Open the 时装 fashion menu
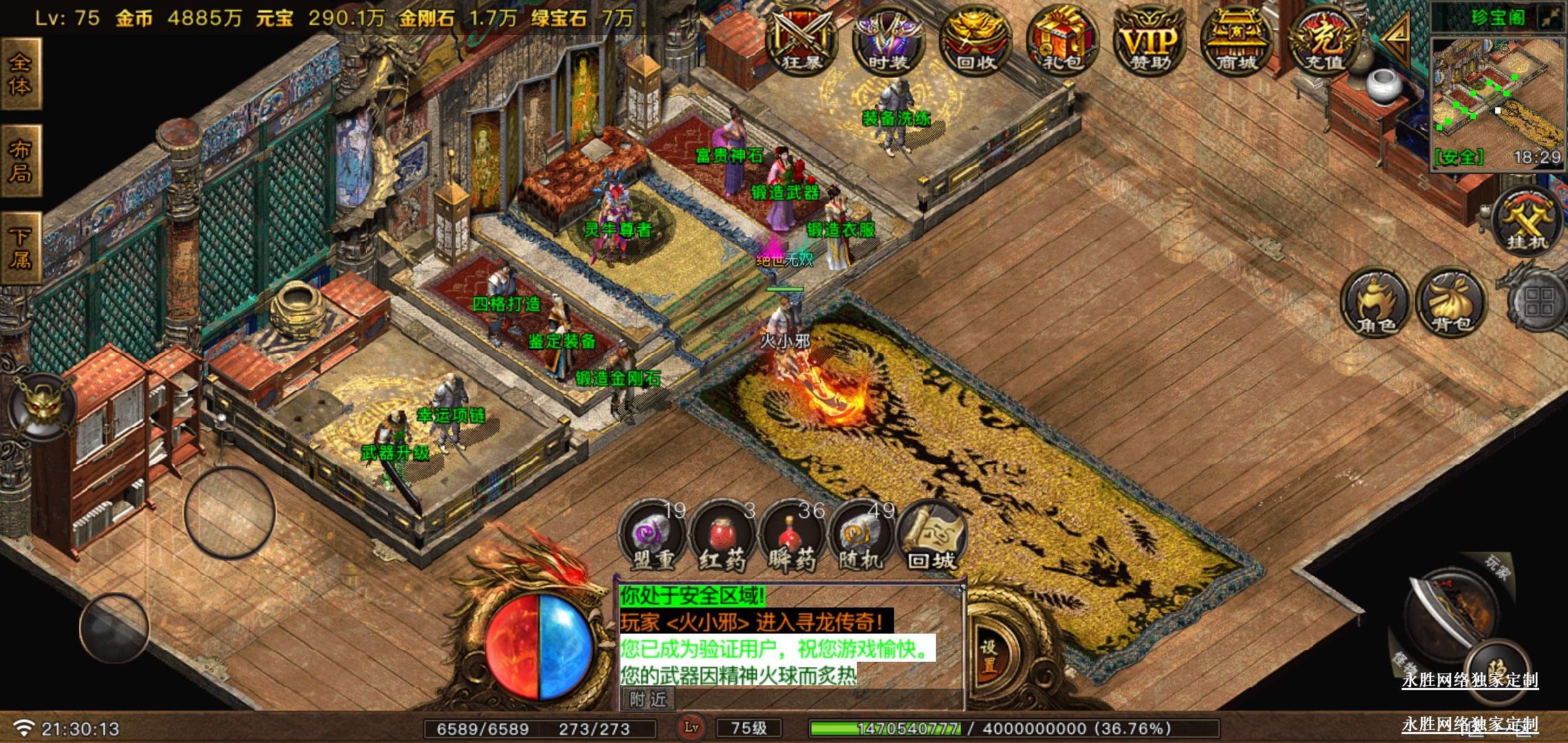 [888, 41]
